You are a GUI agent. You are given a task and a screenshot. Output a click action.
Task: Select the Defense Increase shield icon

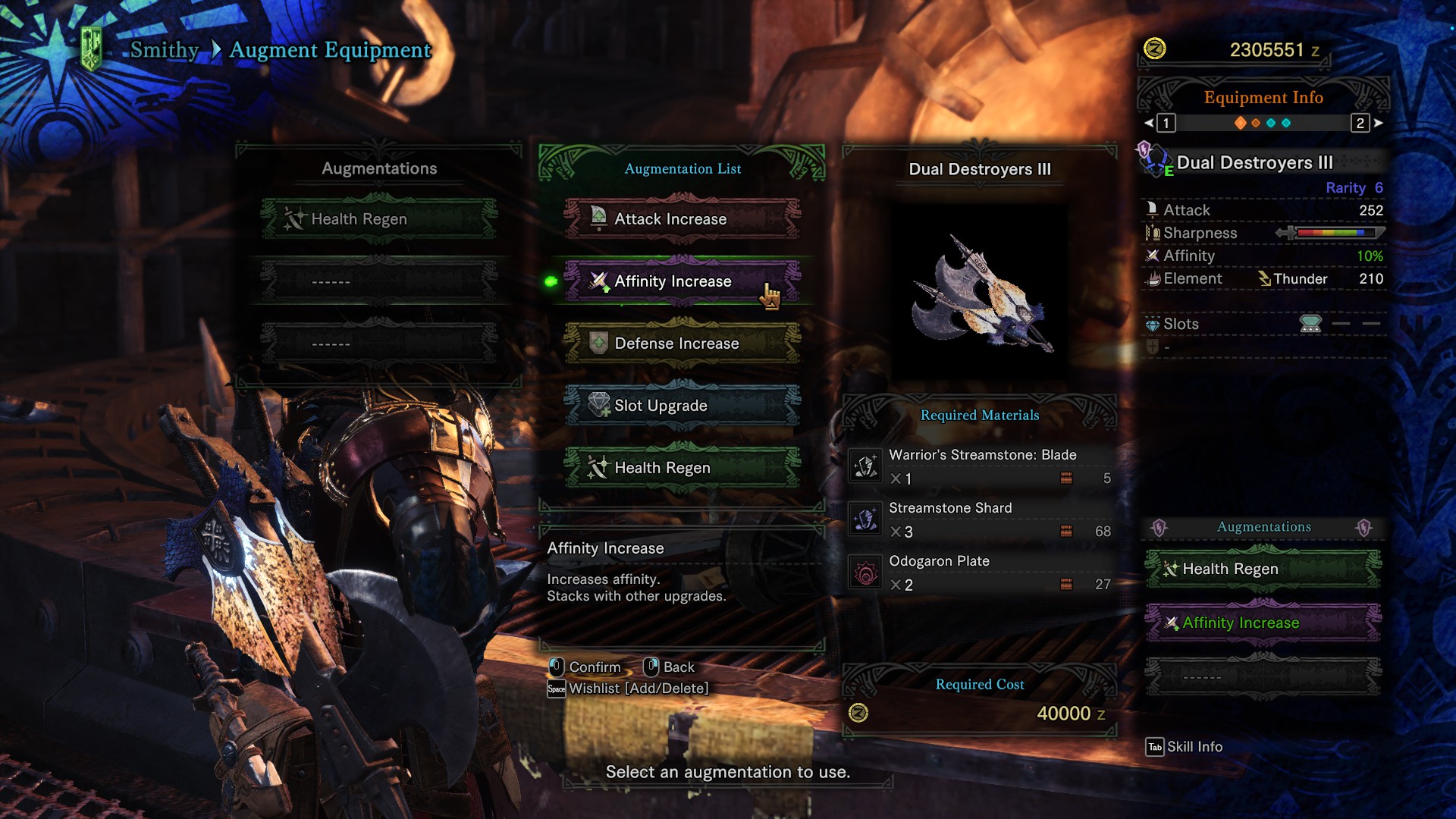[x=598, y=344]
